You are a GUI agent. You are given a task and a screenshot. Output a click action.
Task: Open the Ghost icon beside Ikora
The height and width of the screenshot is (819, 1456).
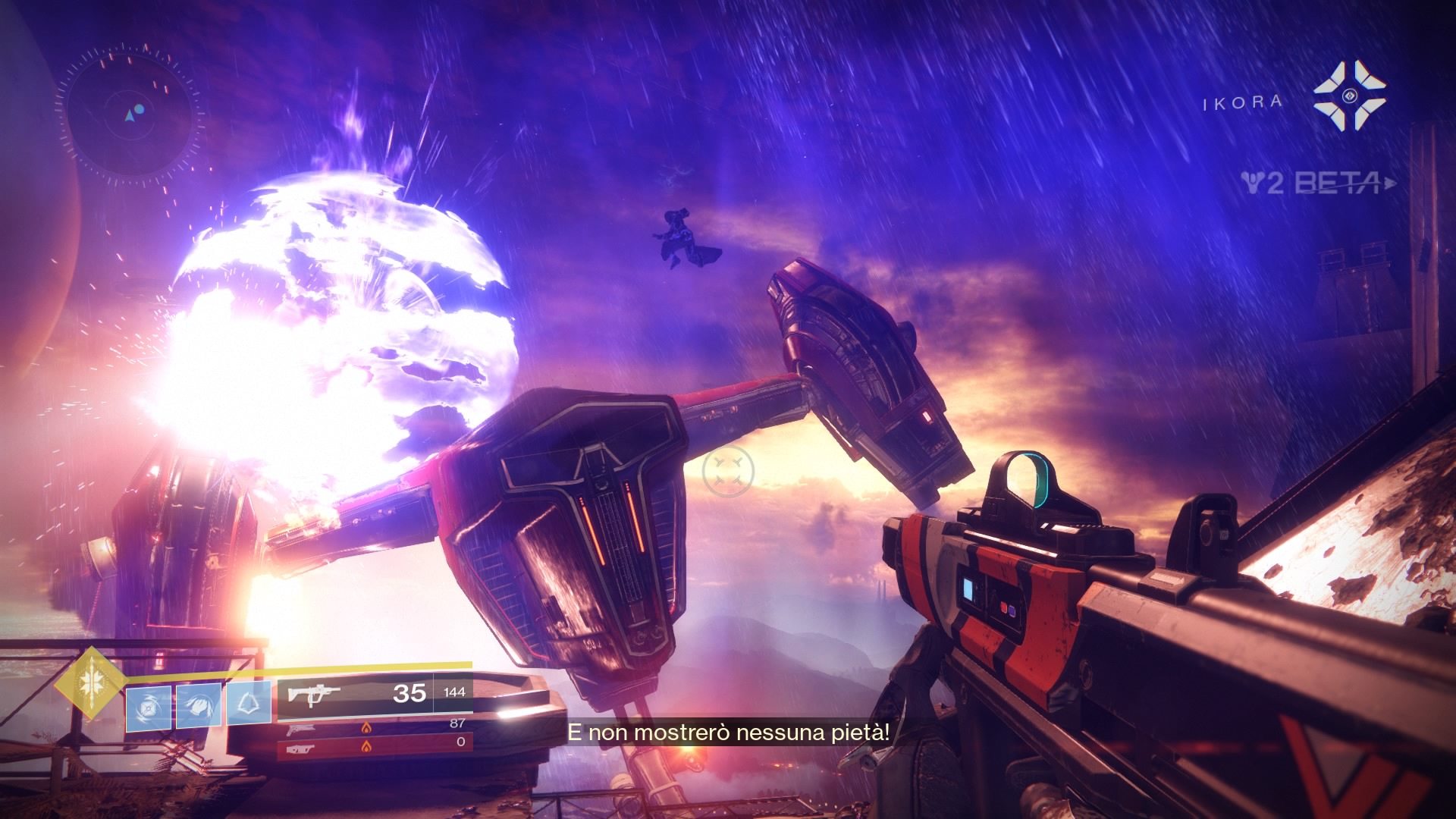(1349, 96)
